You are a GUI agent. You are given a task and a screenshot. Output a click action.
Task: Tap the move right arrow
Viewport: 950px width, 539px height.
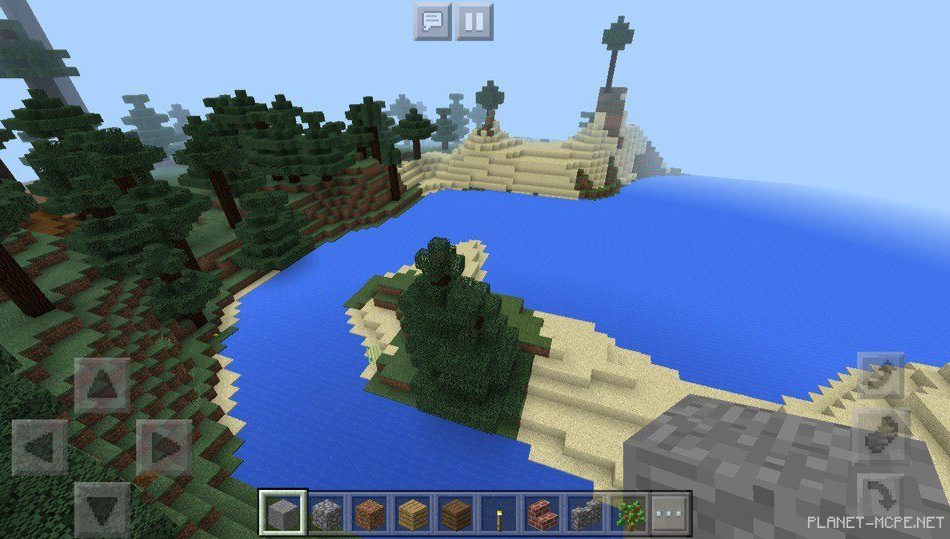[x=163, y=446]
